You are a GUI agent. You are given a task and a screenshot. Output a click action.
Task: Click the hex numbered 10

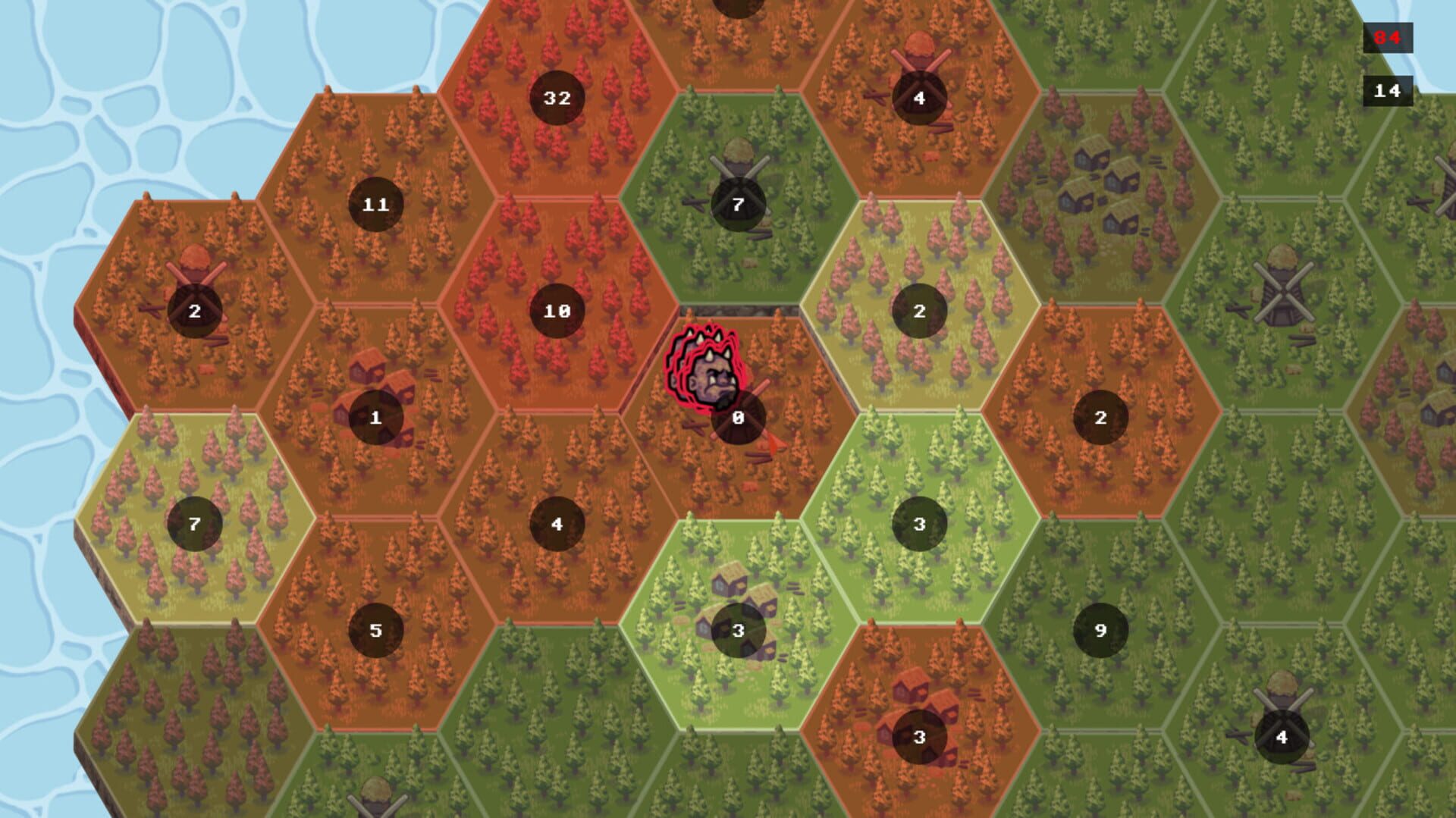pyautogui.click(x=557, y=309)
